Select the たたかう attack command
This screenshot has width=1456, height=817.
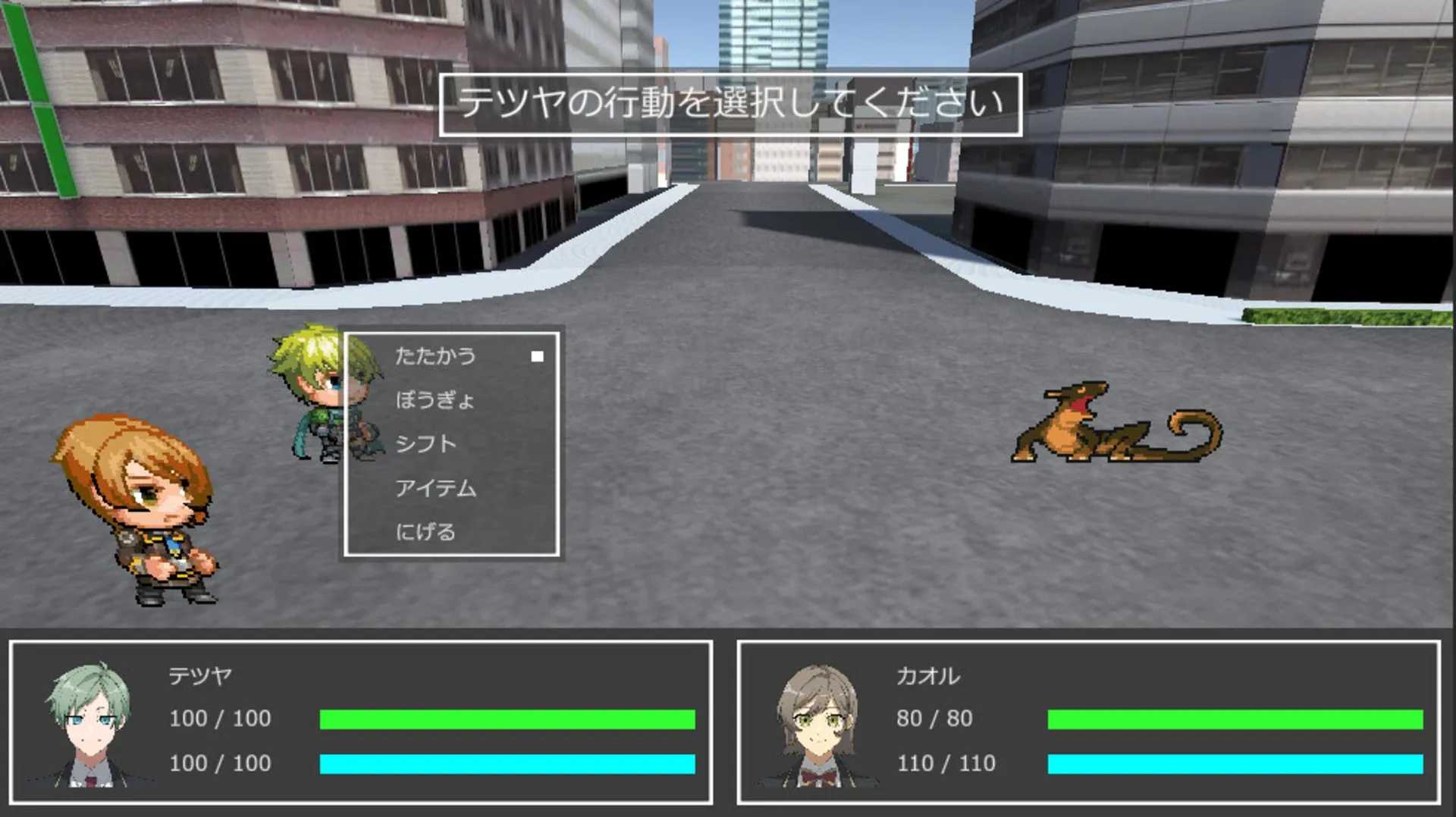[x=436, y=355]
